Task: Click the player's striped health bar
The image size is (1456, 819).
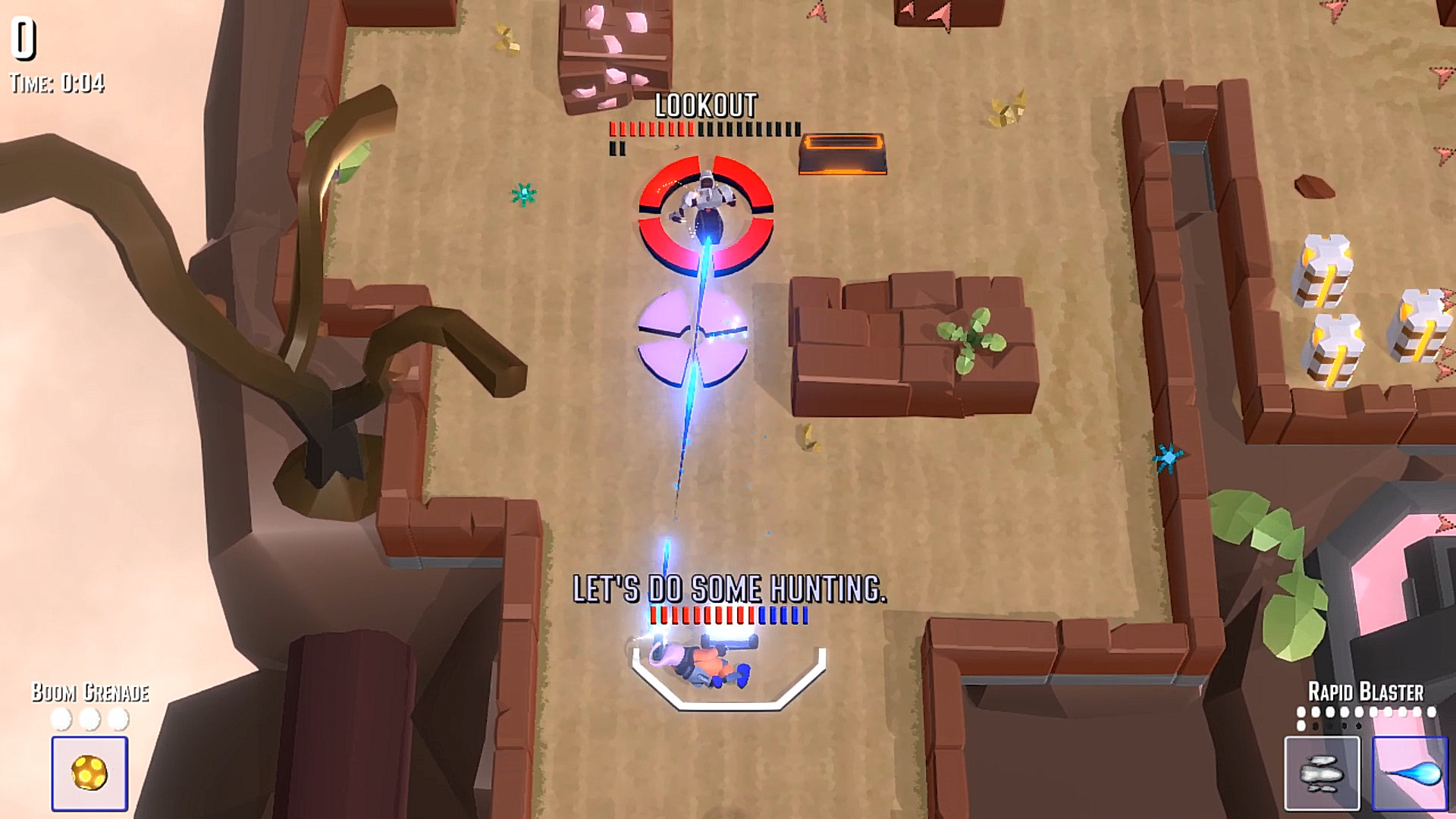Action: coord(730,616)
